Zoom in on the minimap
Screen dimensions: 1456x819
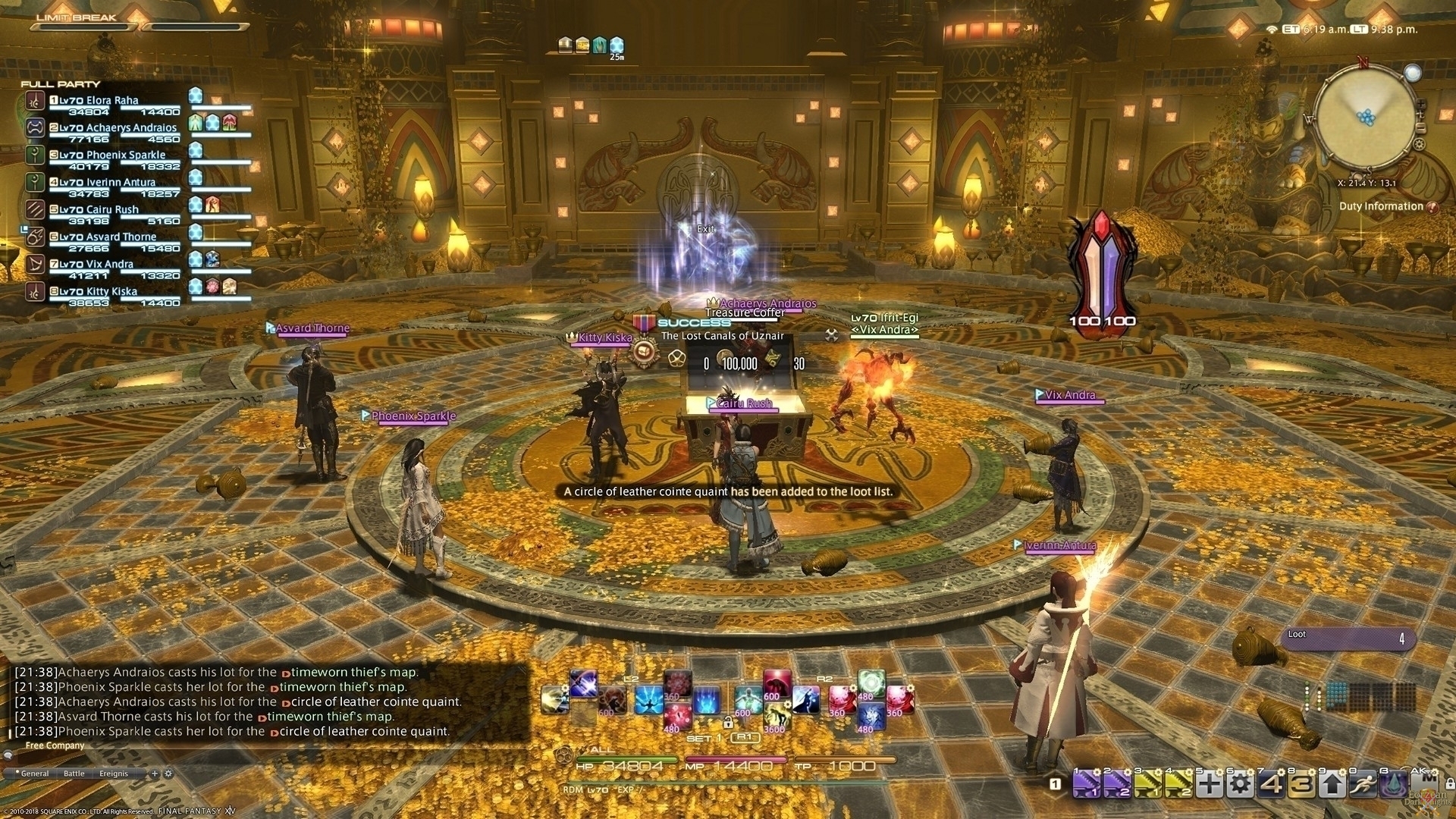pyautogui.click(x=1420, y=105)
